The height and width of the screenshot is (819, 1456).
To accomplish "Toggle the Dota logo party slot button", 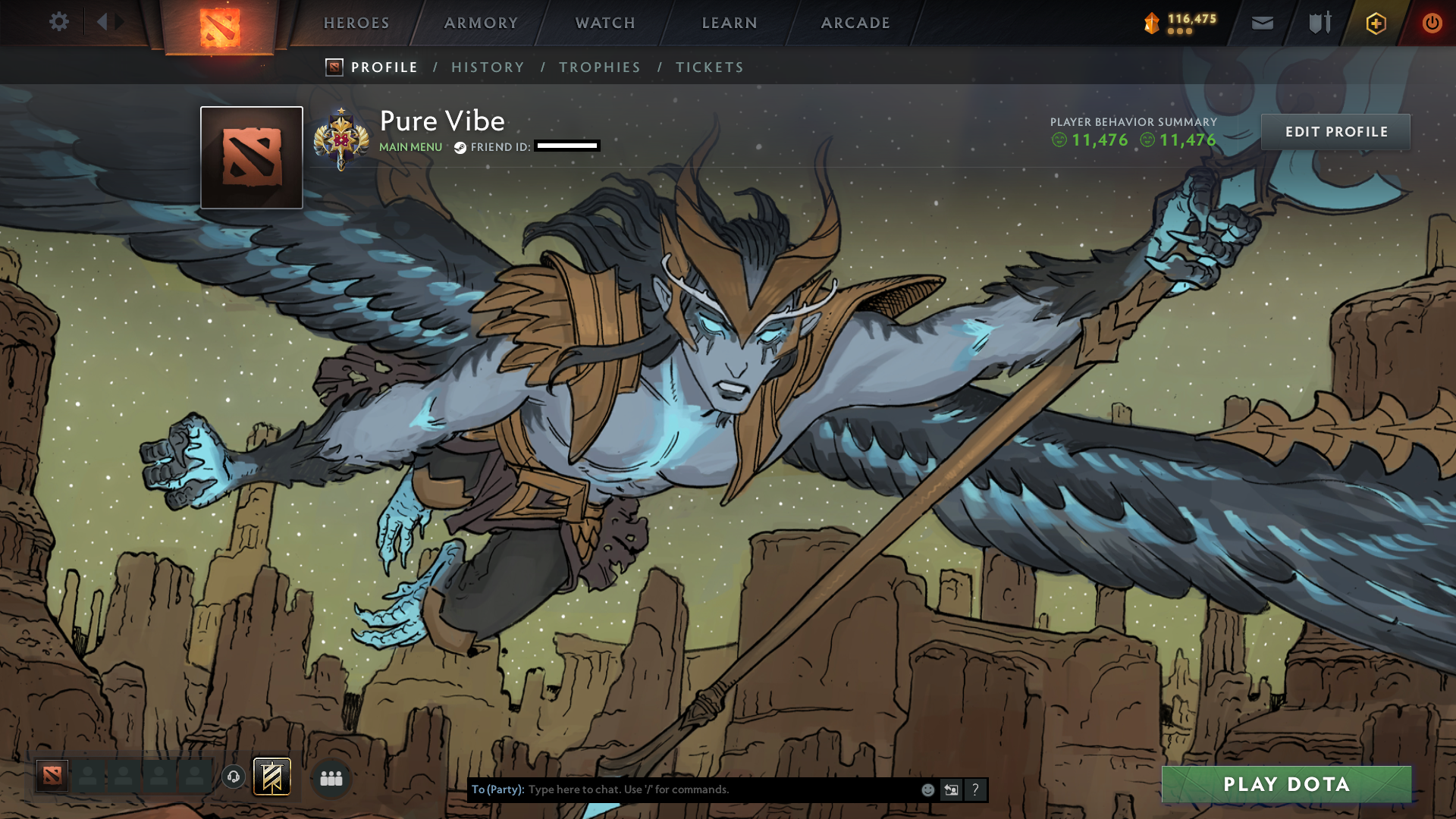I will pyautogui.click(x=53, y=777).
